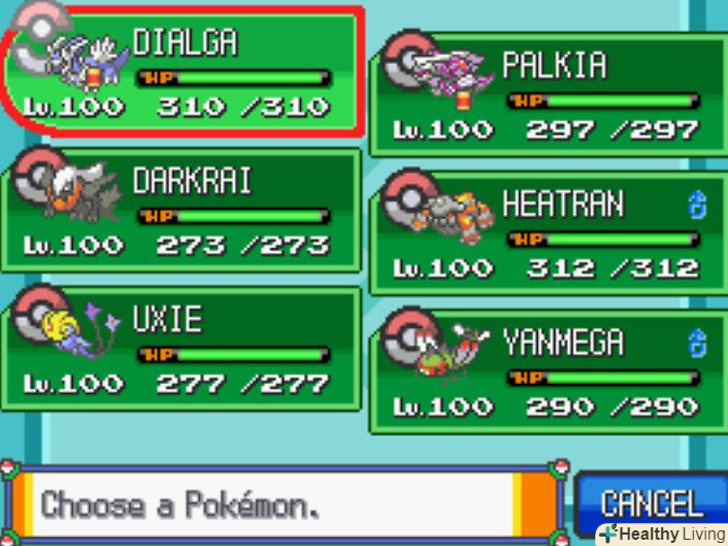Choose Uxie from the party menu
This screenshot has height=546, width=728.
[x=180, y=349]
